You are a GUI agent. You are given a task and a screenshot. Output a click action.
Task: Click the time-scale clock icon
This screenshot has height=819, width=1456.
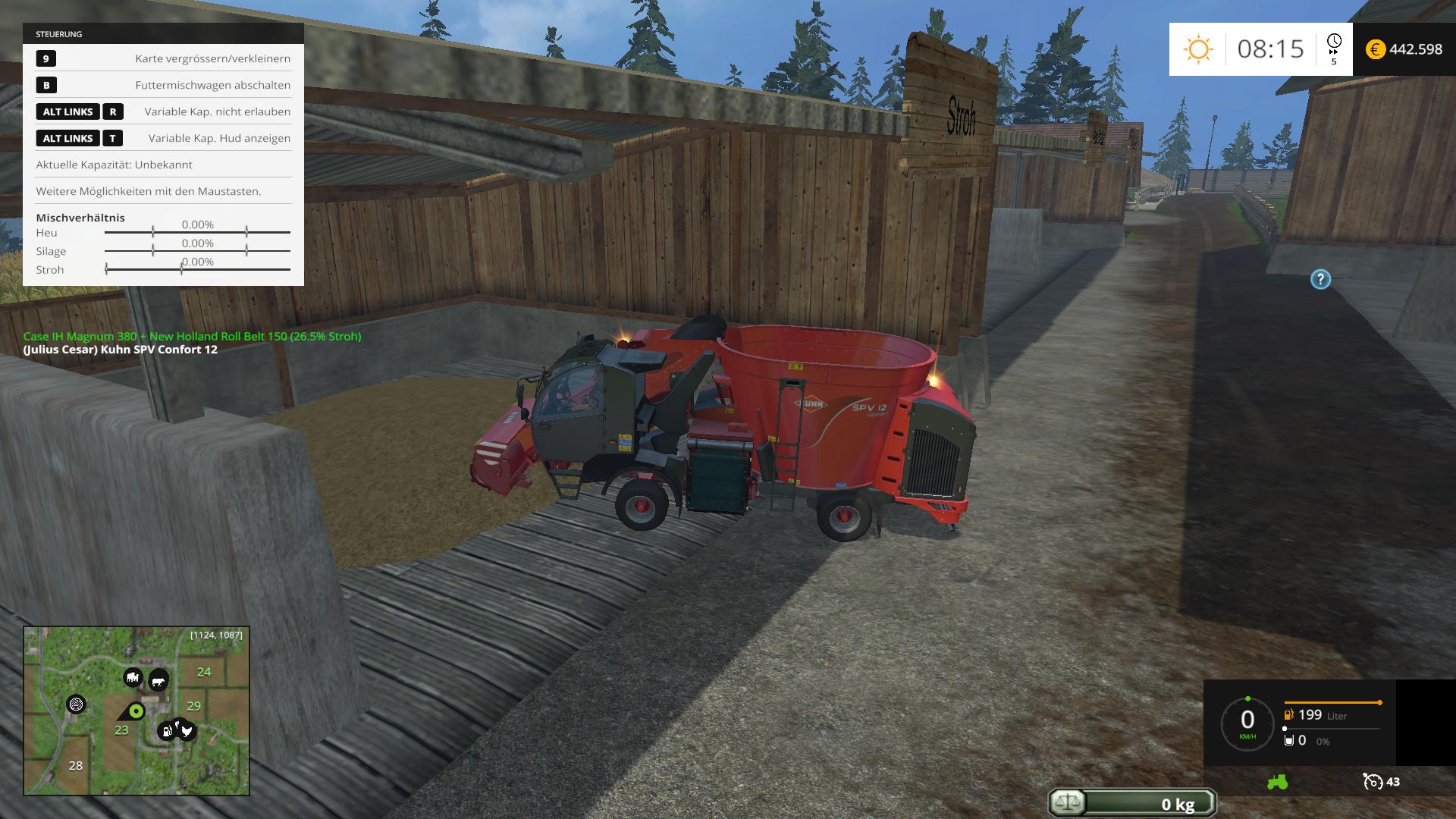click(x=1334, y=42)
